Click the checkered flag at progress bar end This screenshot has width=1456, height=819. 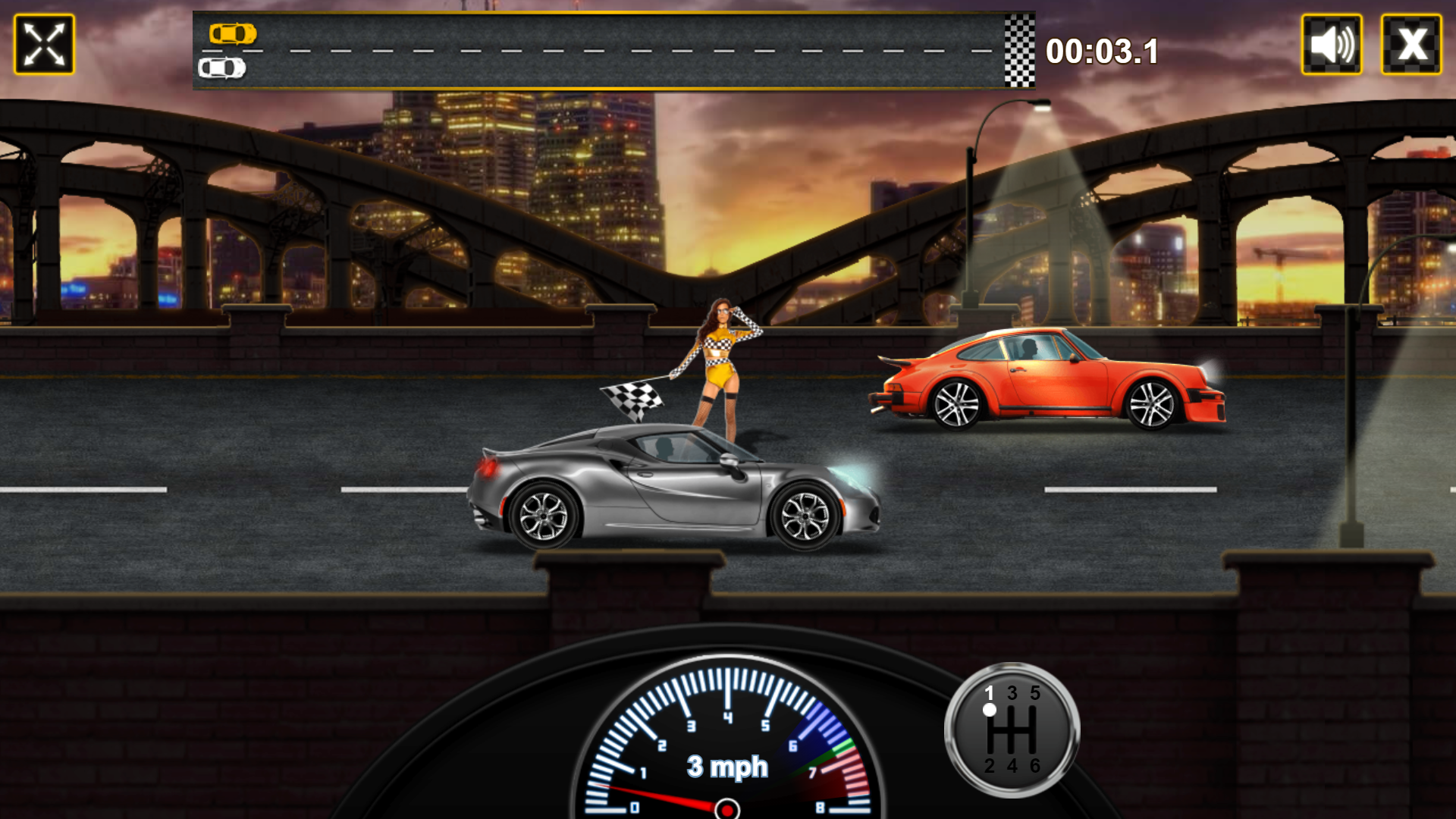coord(1018,50)
